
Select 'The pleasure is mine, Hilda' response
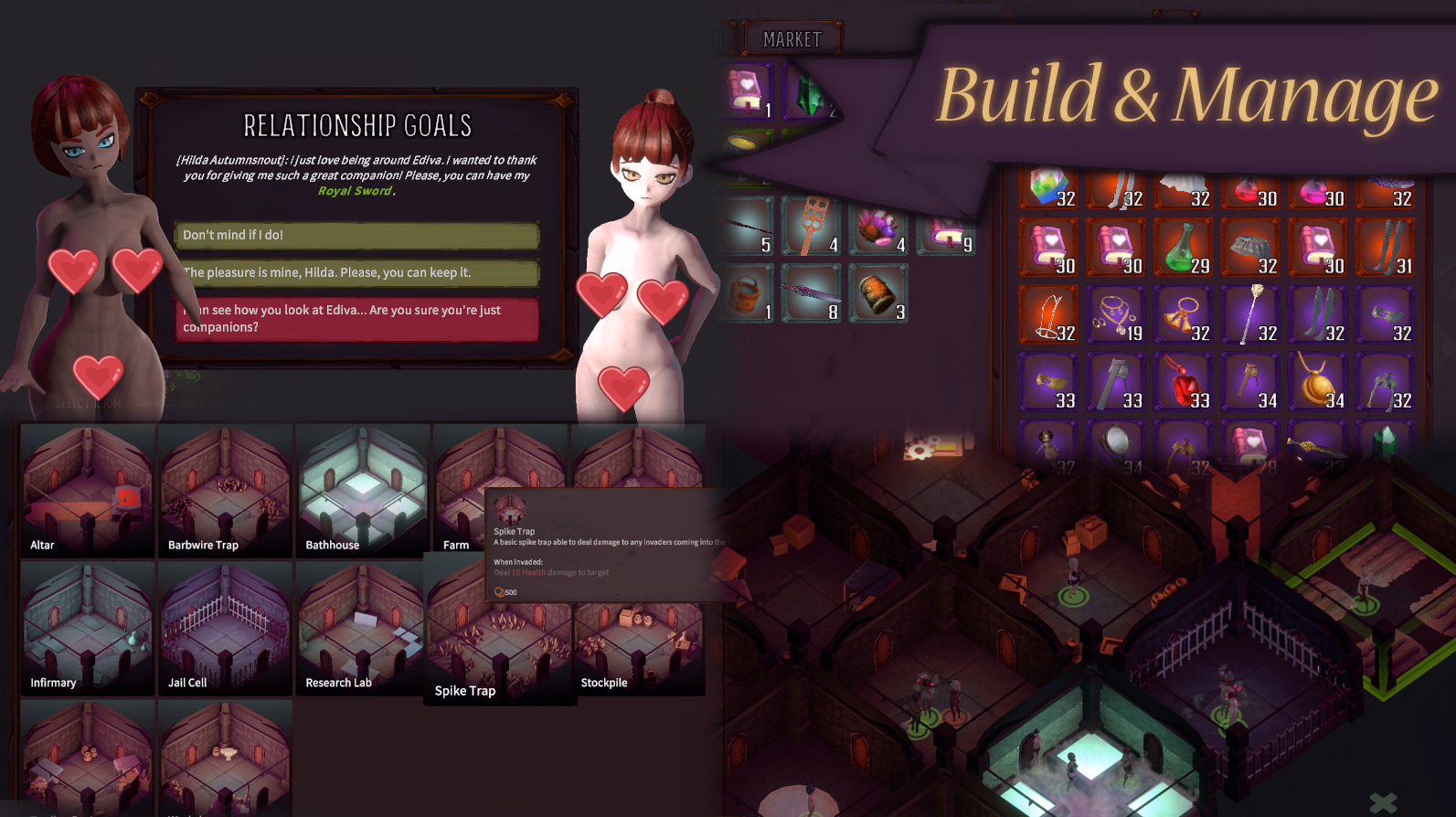click(x=356, y=271)
